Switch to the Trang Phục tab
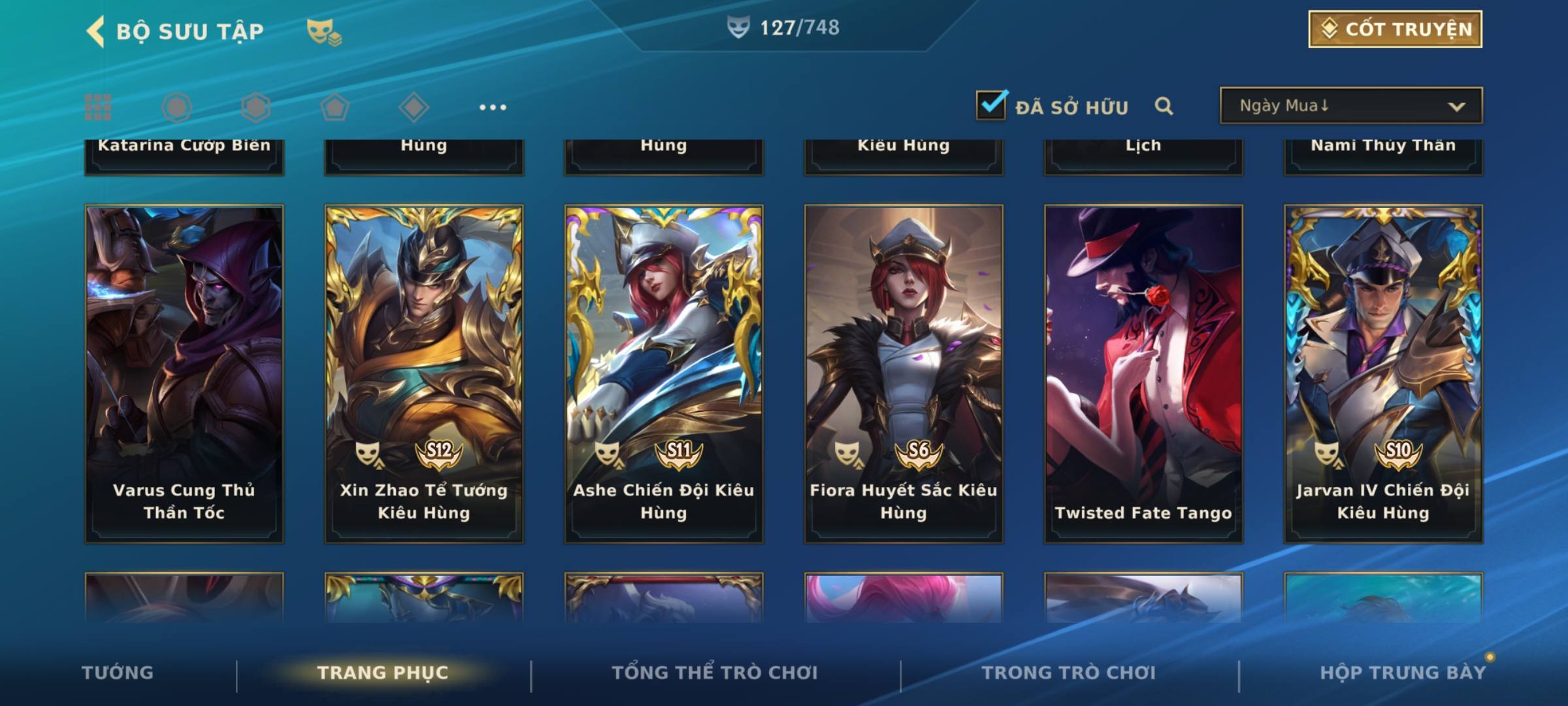Image resolution: width=1568 pixels, height=706 pixels. 383,673
